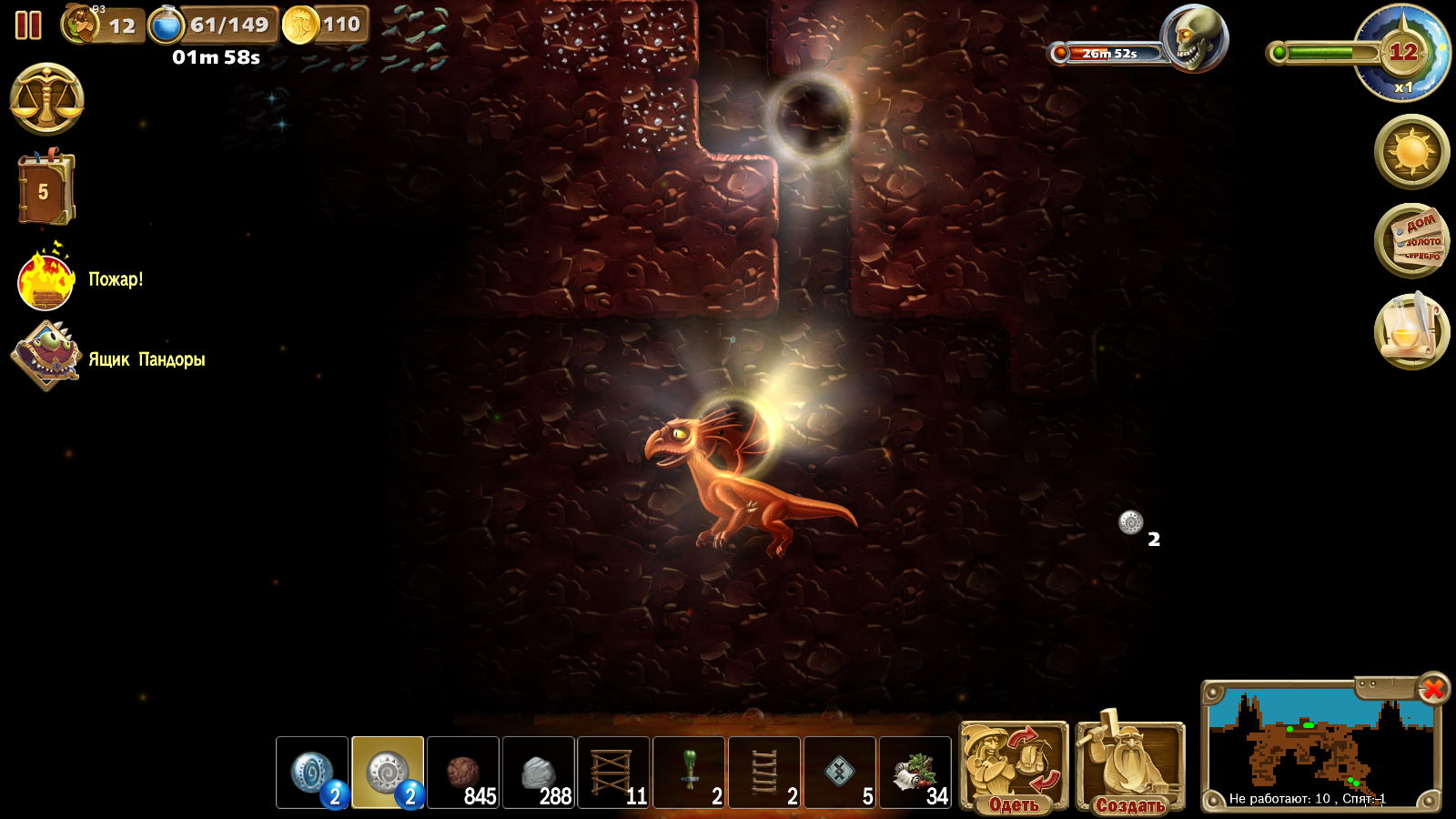Viewport: 1456px width, 819px height.
Task: Open the potion and scroll menu
Action: [1411, 331]
